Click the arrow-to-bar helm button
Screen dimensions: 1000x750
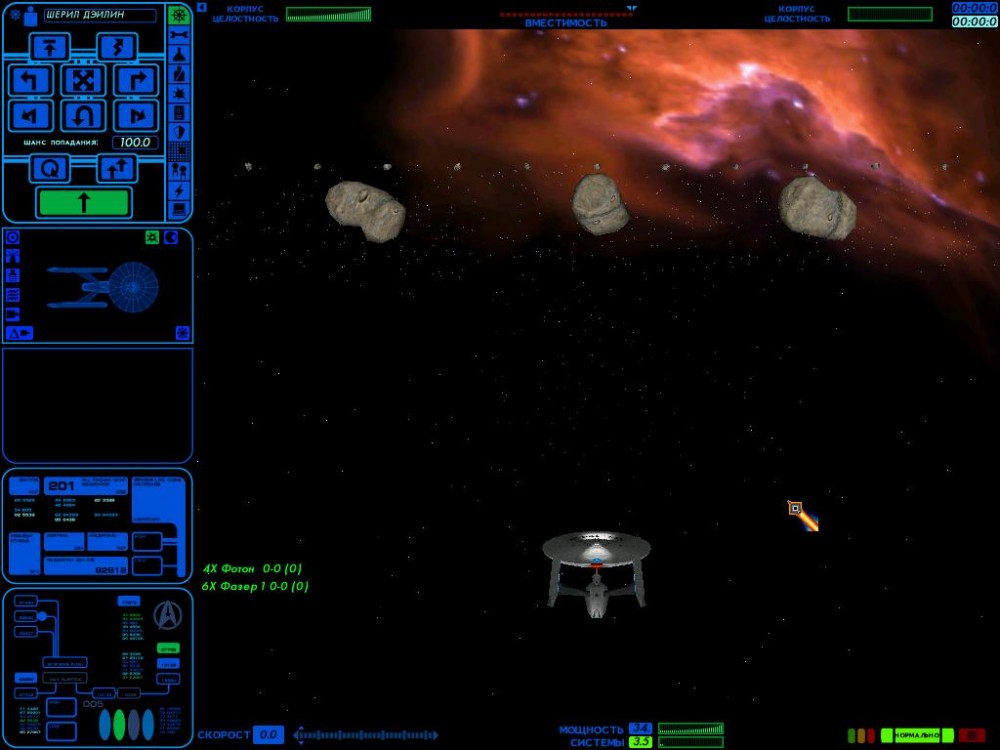49,47
